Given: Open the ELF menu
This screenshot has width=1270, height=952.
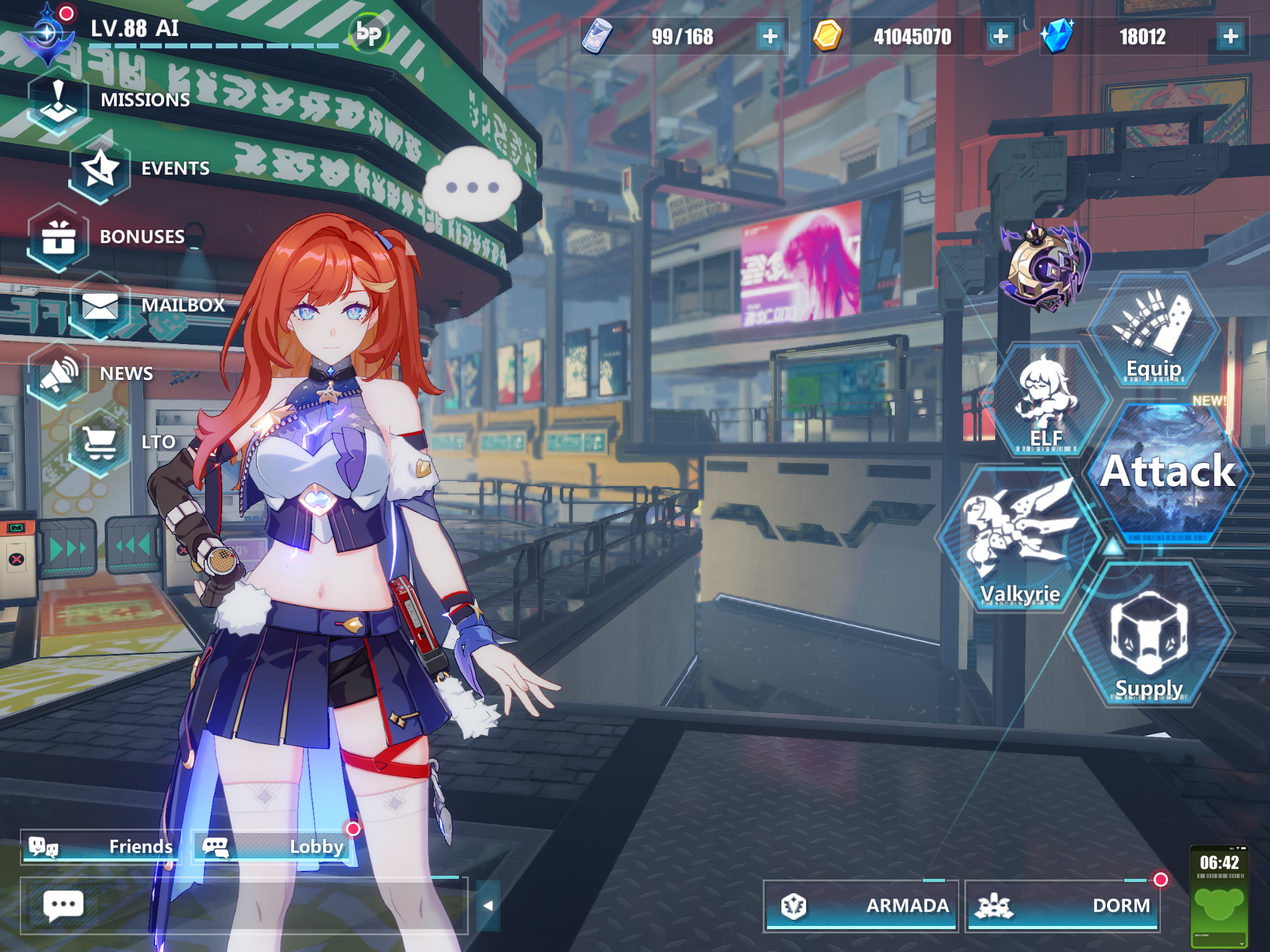Looking at the screenshot, I should point(1047,400).
